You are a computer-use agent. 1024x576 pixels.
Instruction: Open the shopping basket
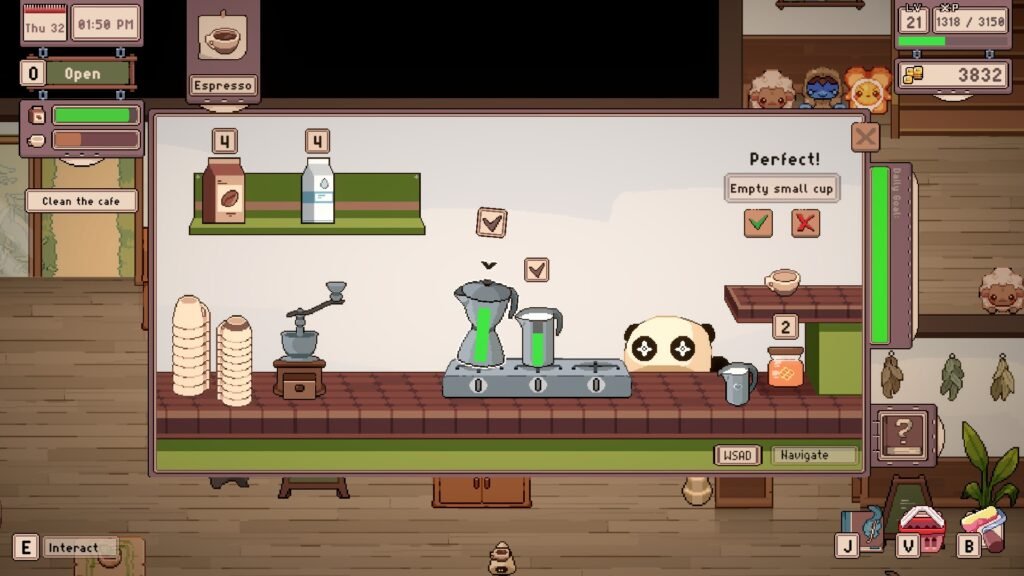pos(921,529)
